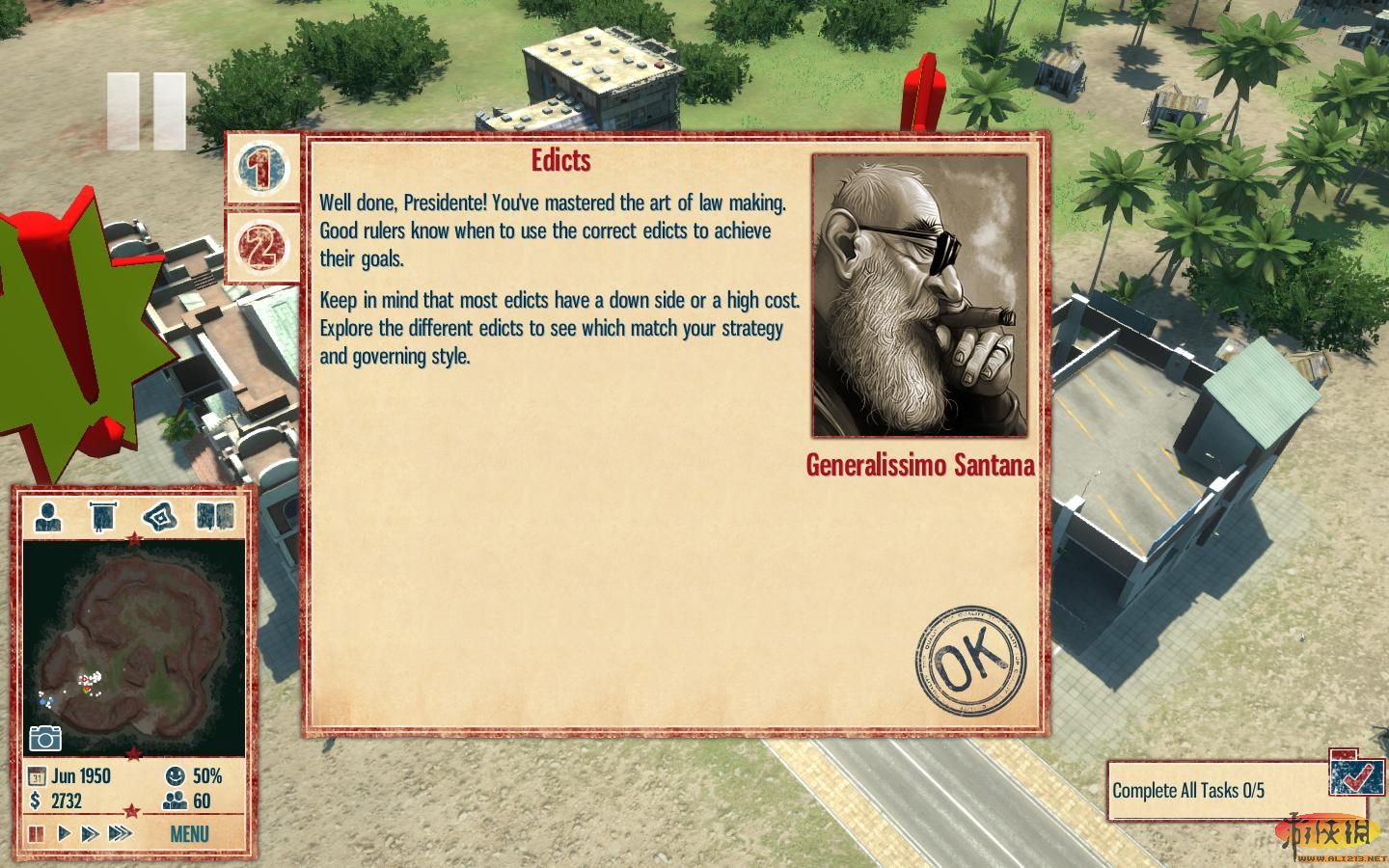1389x868 pixels.
Task: Open the person silhouette icon above minimap
Action: tap(48, 517)
